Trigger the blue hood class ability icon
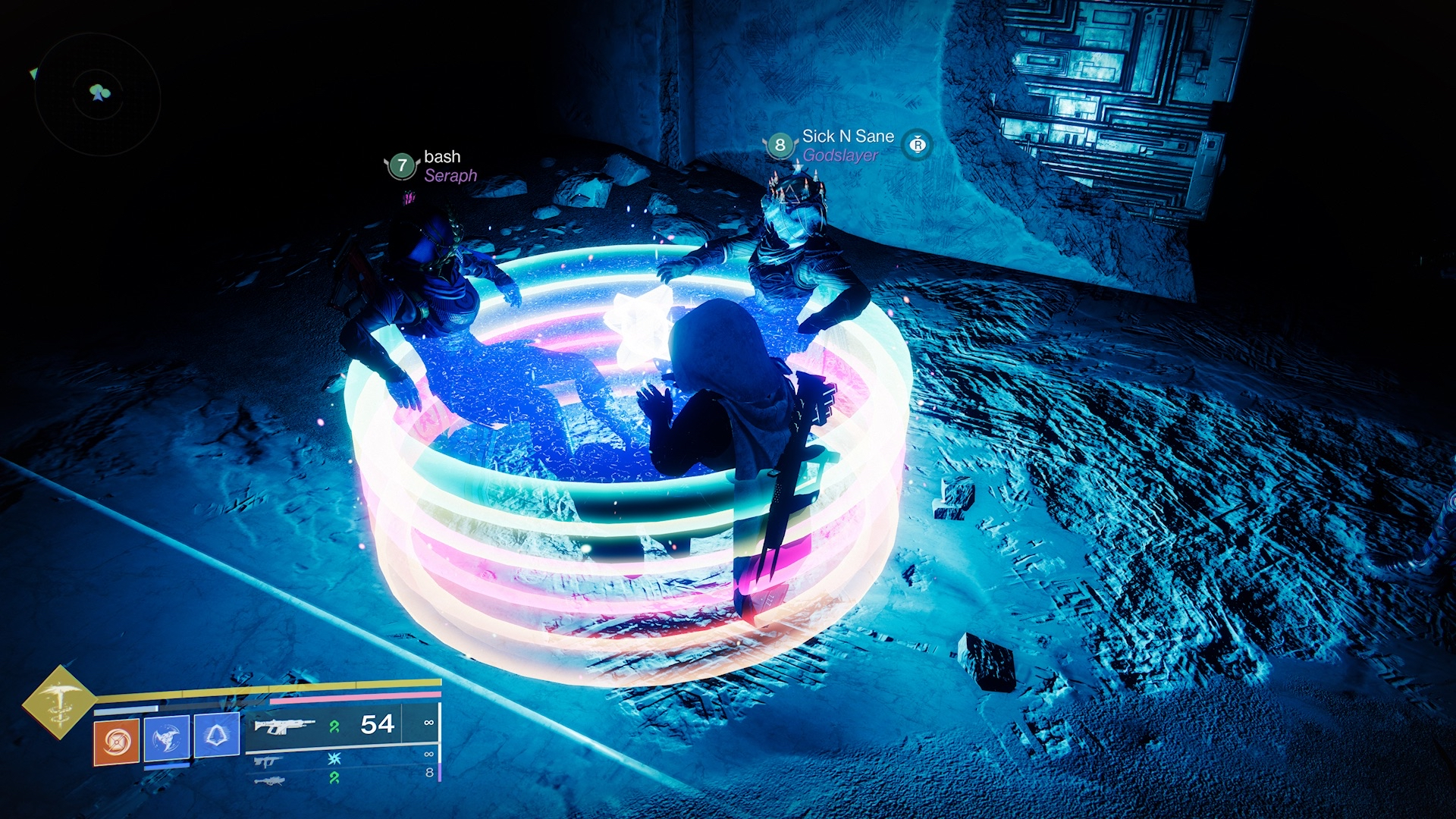The height and width of the screenshot is (819, 1456). pos(216,735)
